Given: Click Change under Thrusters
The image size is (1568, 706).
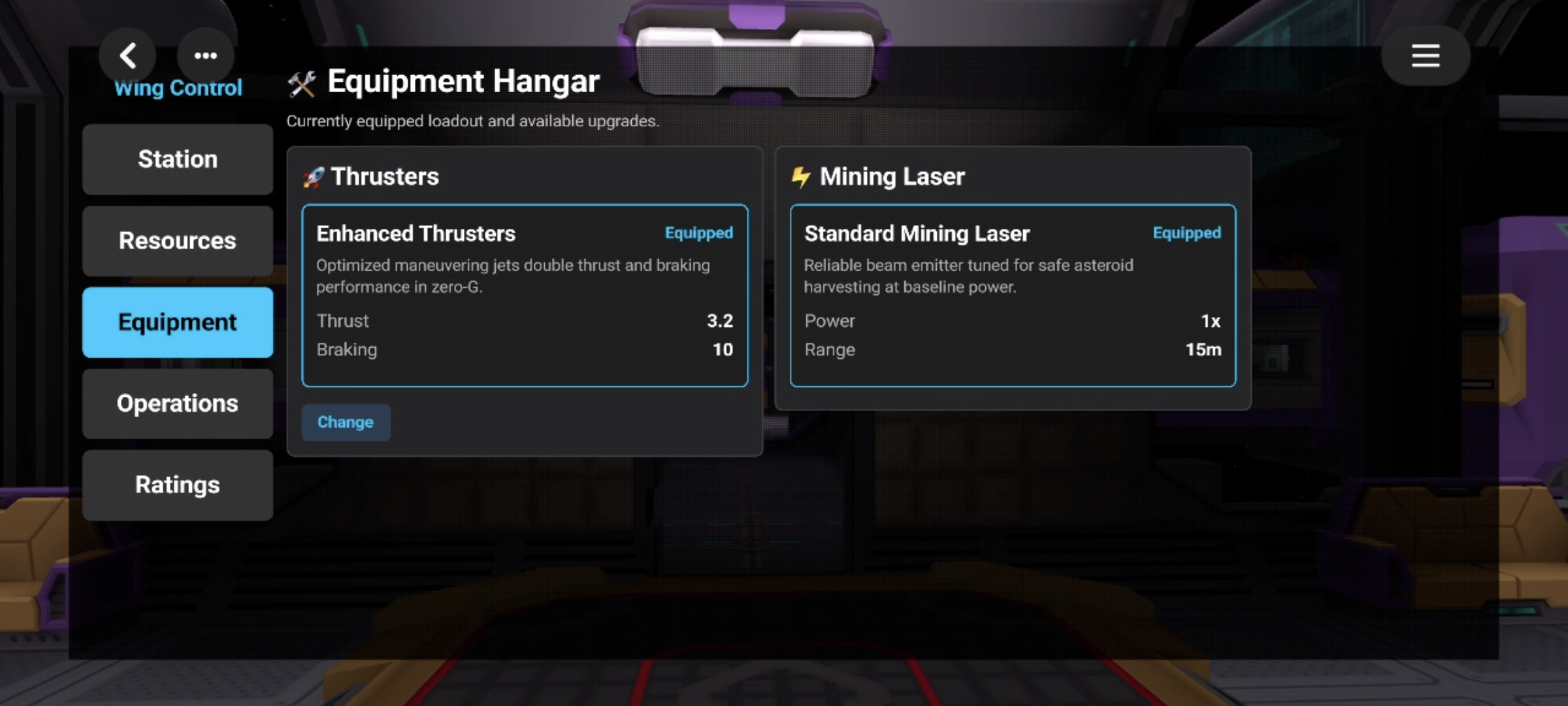Looking at the screenshot, I should tap(346, 422).
